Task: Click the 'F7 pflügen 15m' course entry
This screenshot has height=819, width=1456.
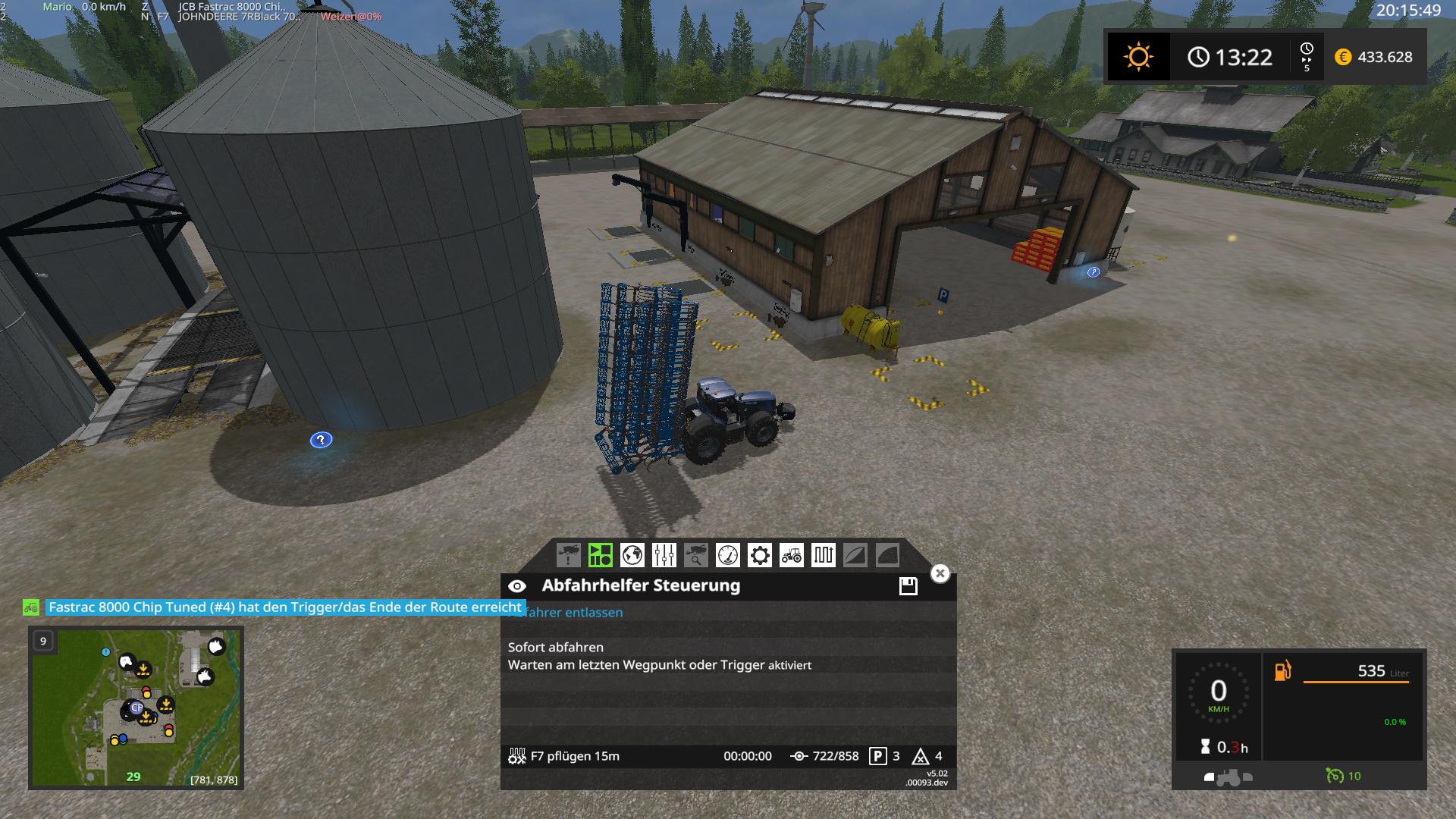Action: (574, 756)
